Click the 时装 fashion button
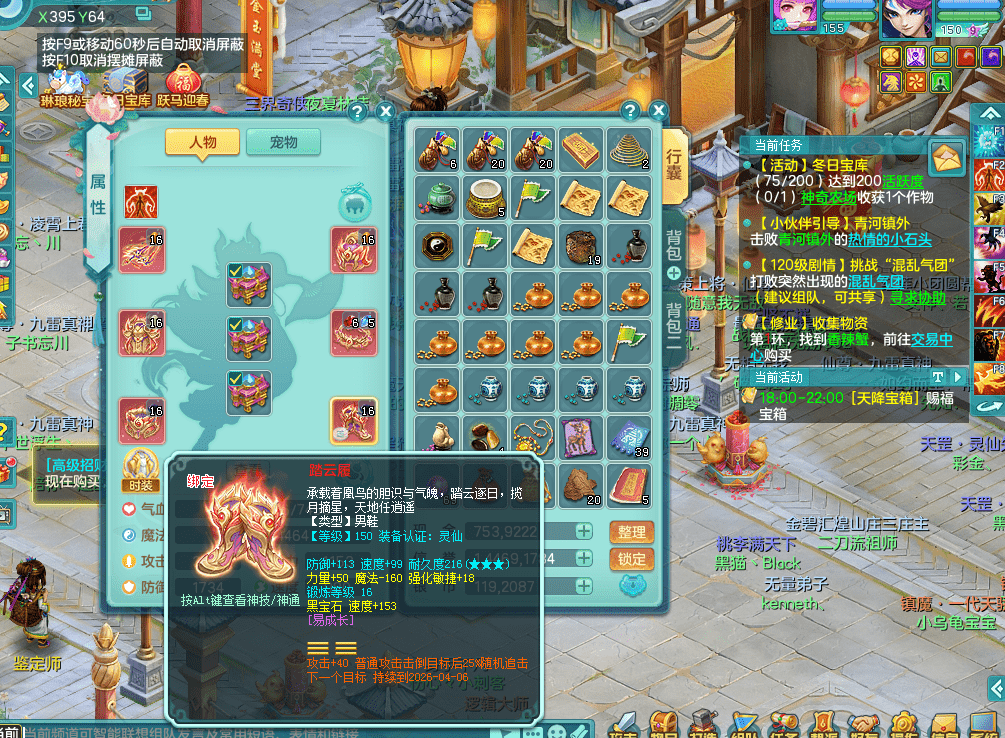The height and width of the screenshot is (738, 1005). (140, 469)
